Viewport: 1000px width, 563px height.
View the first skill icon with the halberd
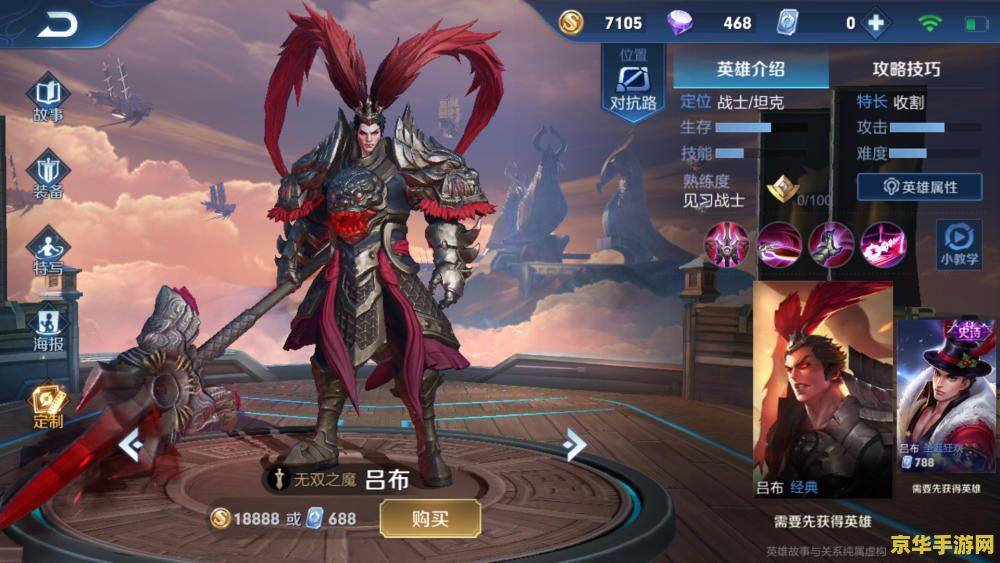726,244
